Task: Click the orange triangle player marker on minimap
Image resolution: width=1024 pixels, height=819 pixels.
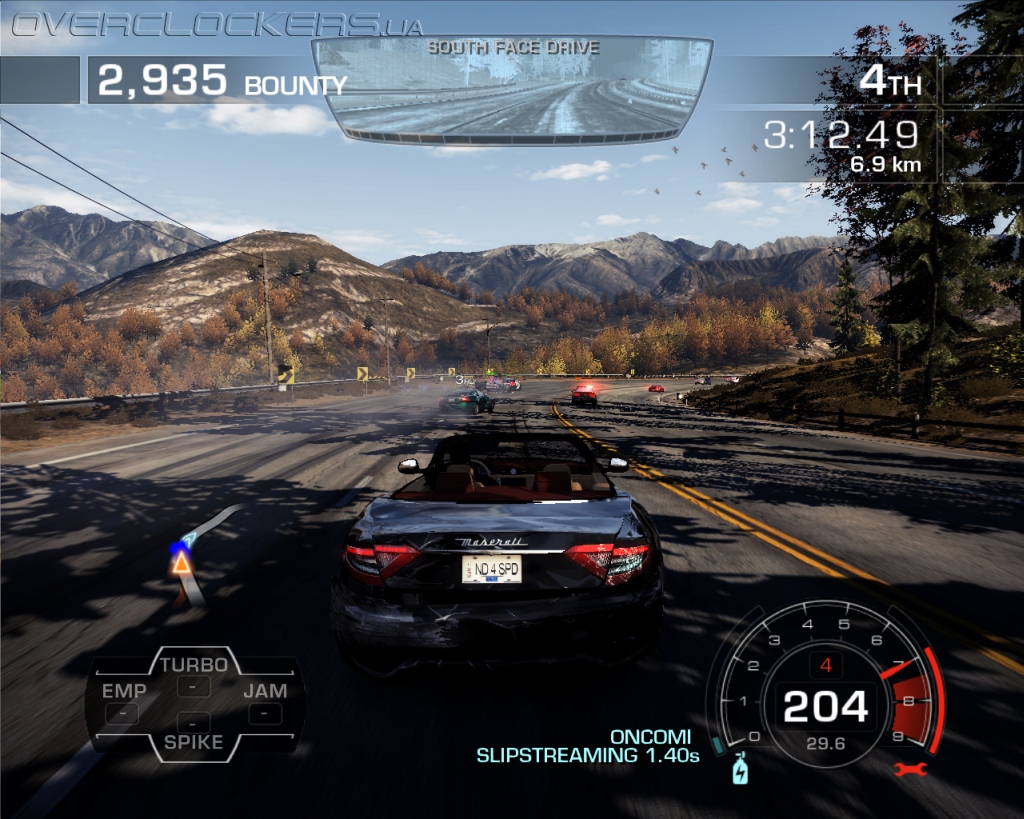Action: click(181, 565)
